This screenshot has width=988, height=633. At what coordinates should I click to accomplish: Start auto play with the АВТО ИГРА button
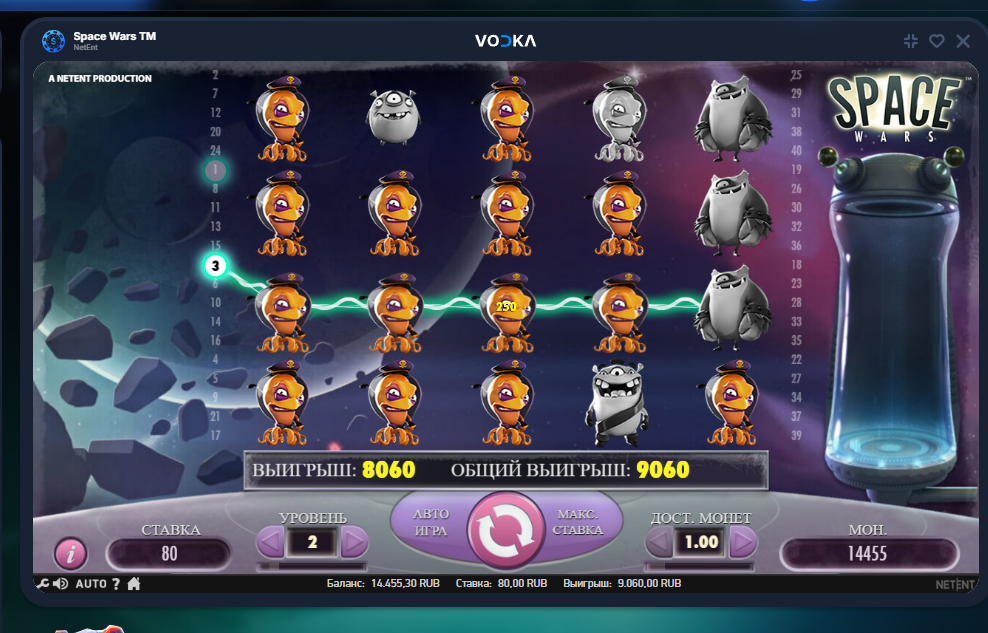431,521
